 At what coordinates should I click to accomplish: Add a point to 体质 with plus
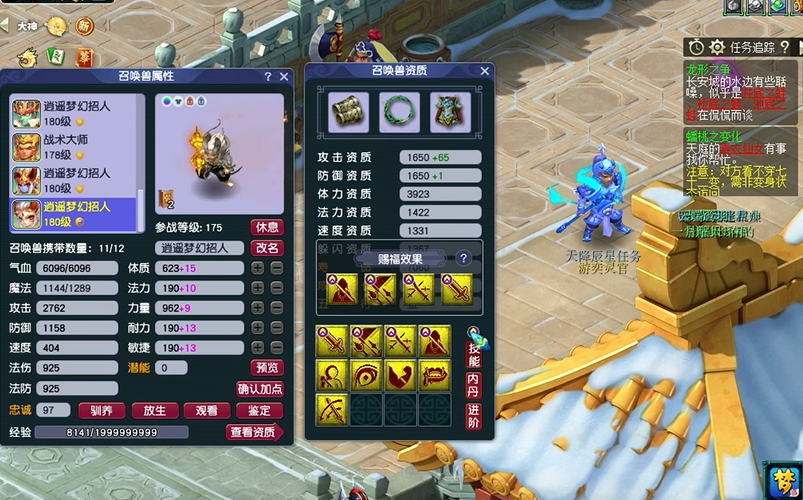coord(258,268)
